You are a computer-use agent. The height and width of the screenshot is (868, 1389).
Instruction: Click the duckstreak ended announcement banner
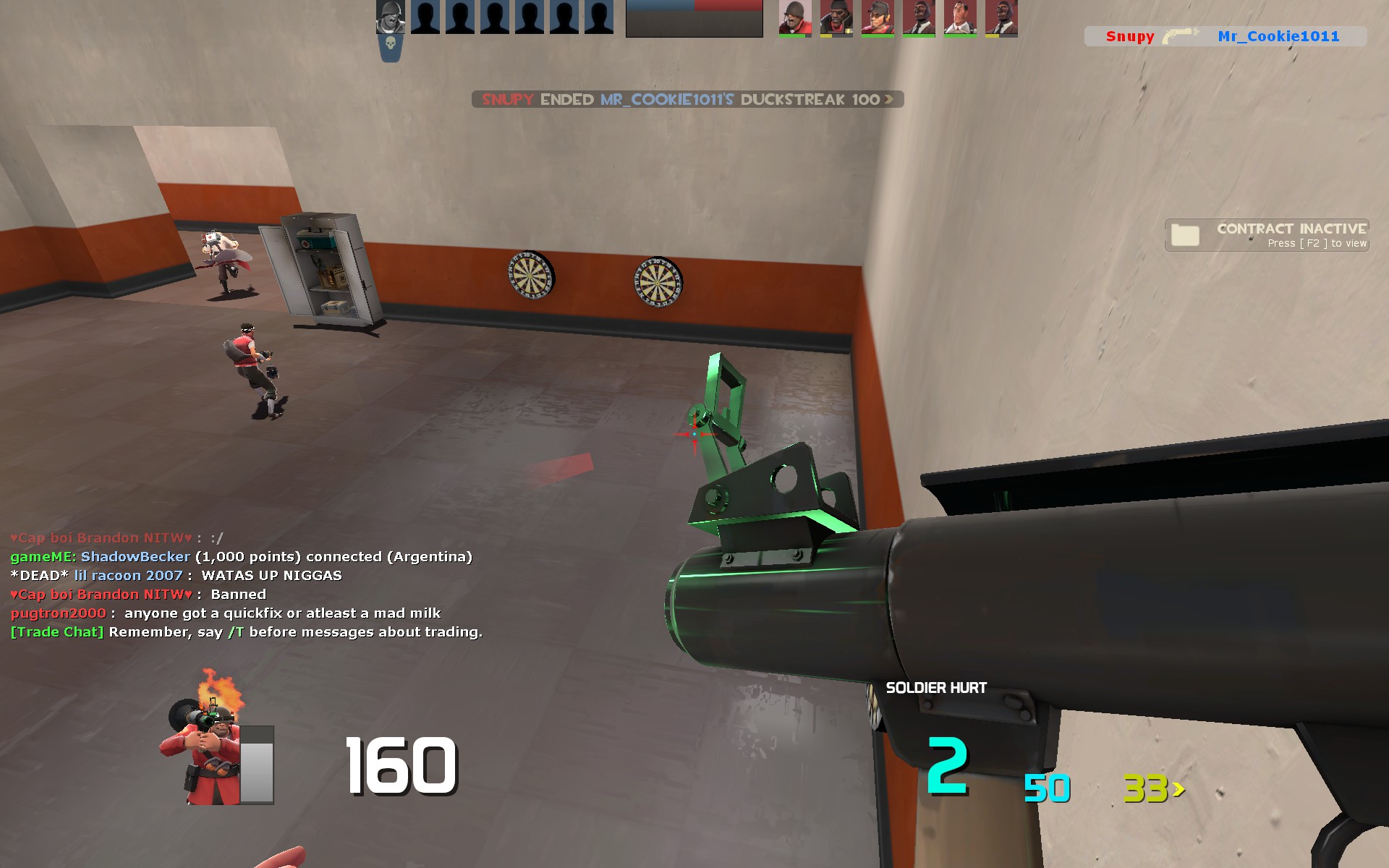687,99
